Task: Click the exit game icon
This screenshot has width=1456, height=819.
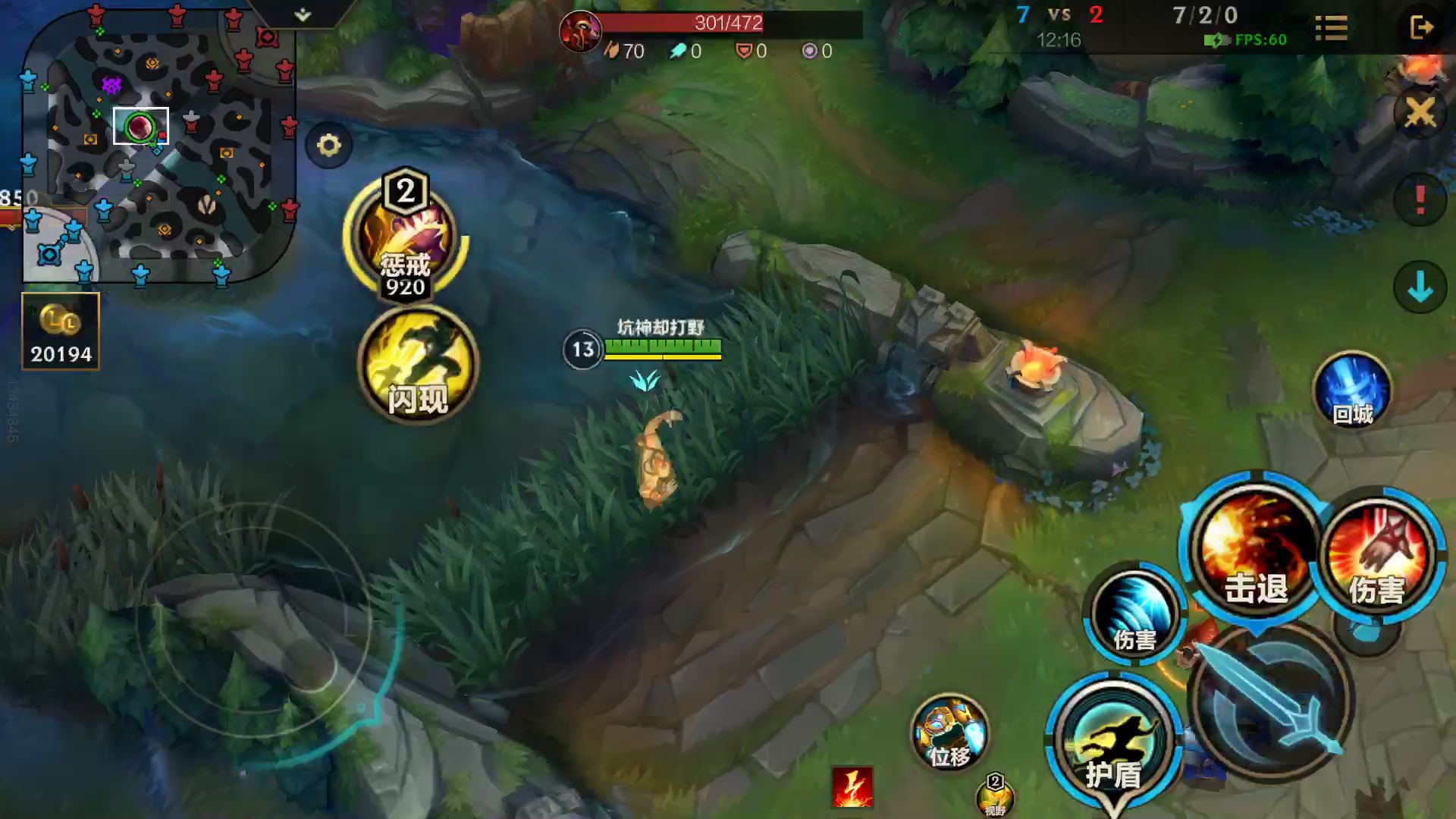Action: (x=1420, y=28)
